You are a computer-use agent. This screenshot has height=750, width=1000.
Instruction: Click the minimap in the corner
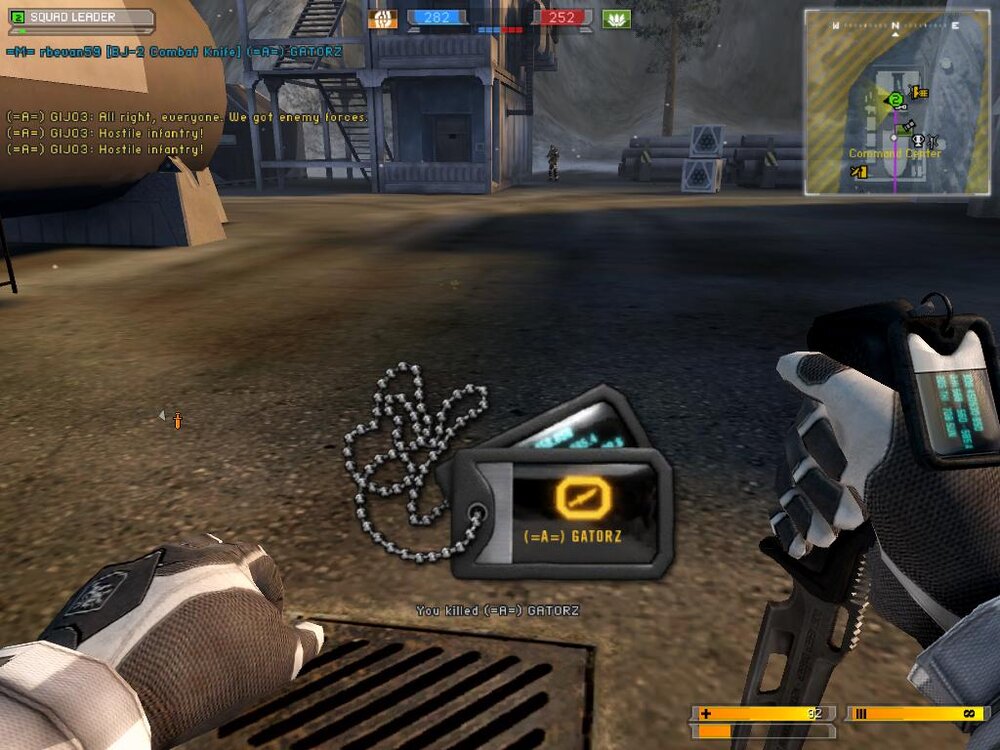pyautogui.click(x=895, y=102)
